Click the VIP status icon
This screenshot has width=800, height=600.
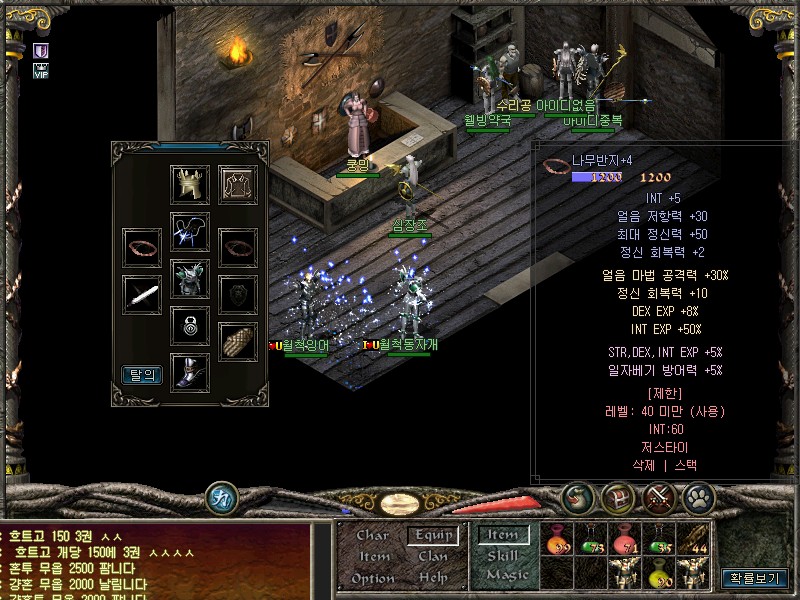(x=41, y=71)
